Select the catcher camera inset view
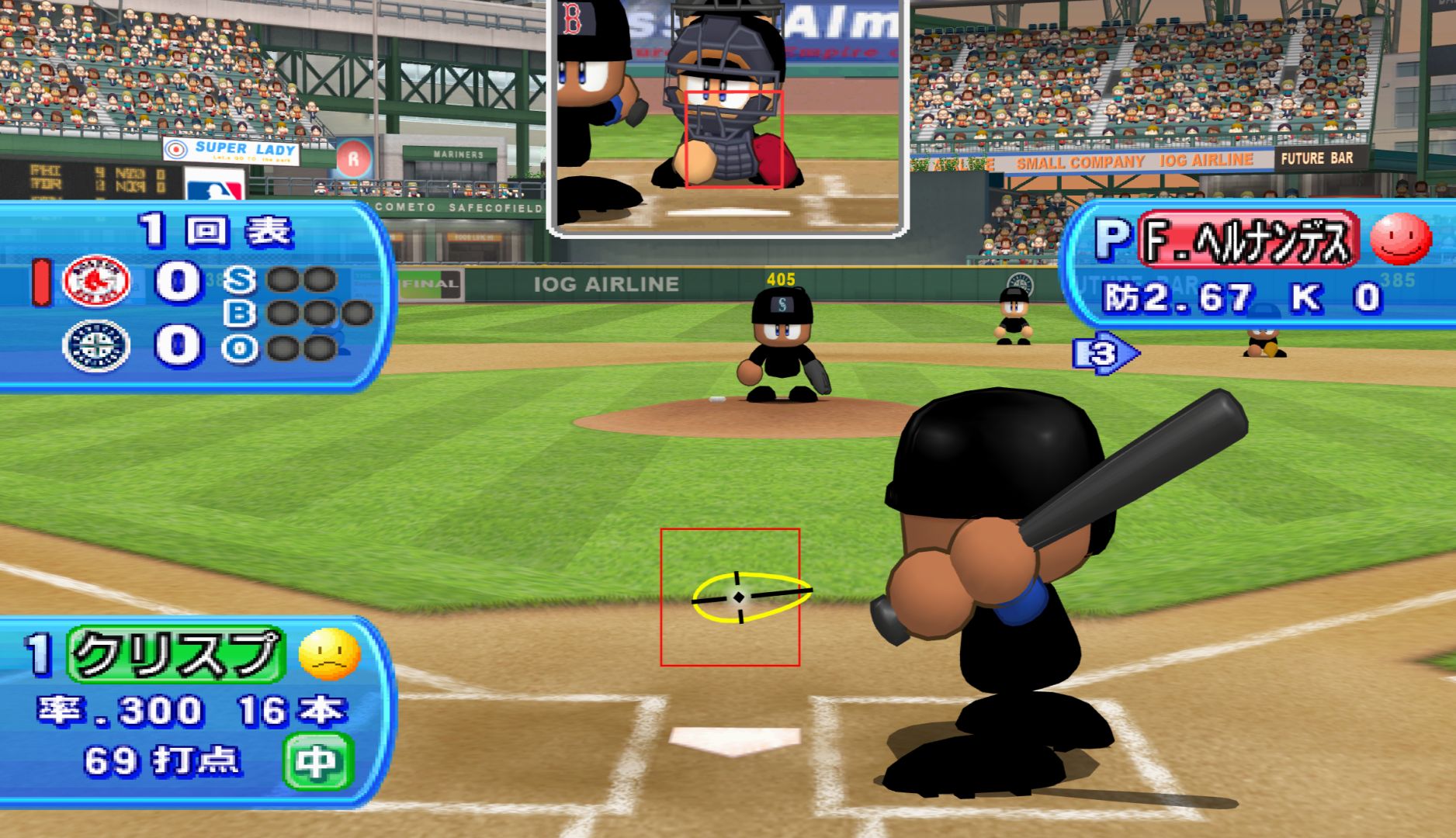The image size is (1456, 838). click(728, 116)
